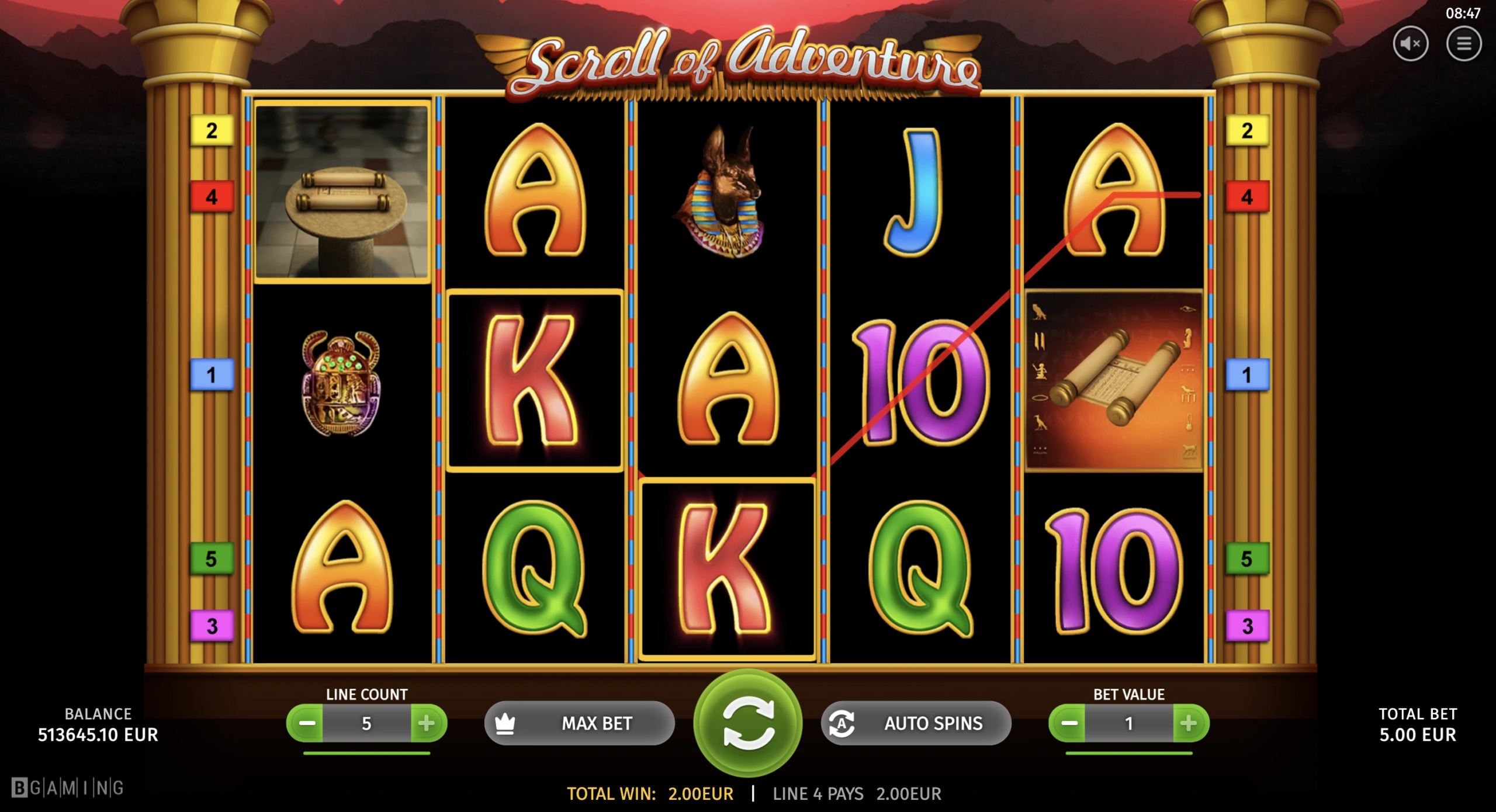Viewport: 1496px width, 812px height.
Task: Spin the reels with the green button
Action: 747,723
